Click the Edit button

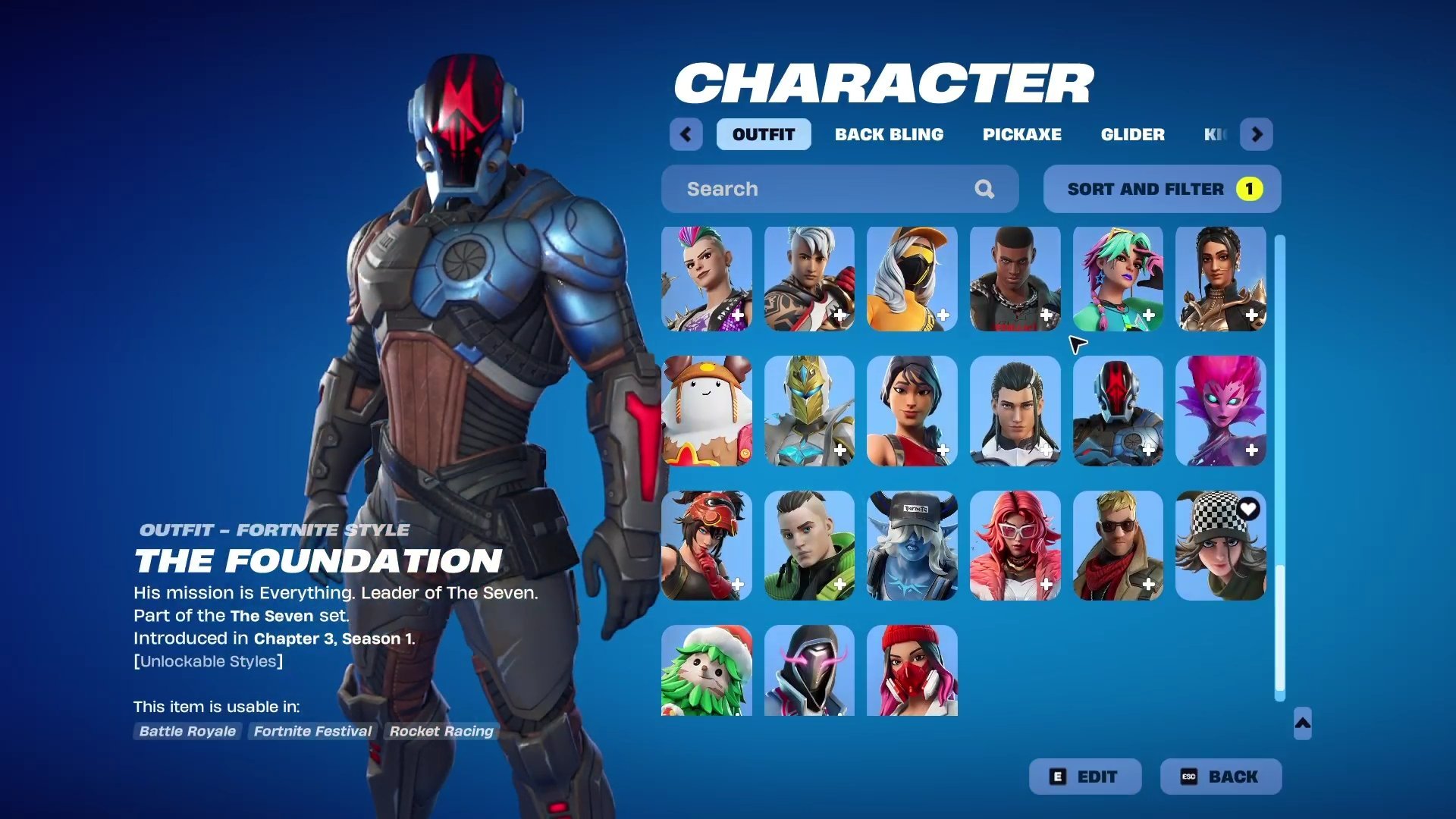pos(1084,776)
